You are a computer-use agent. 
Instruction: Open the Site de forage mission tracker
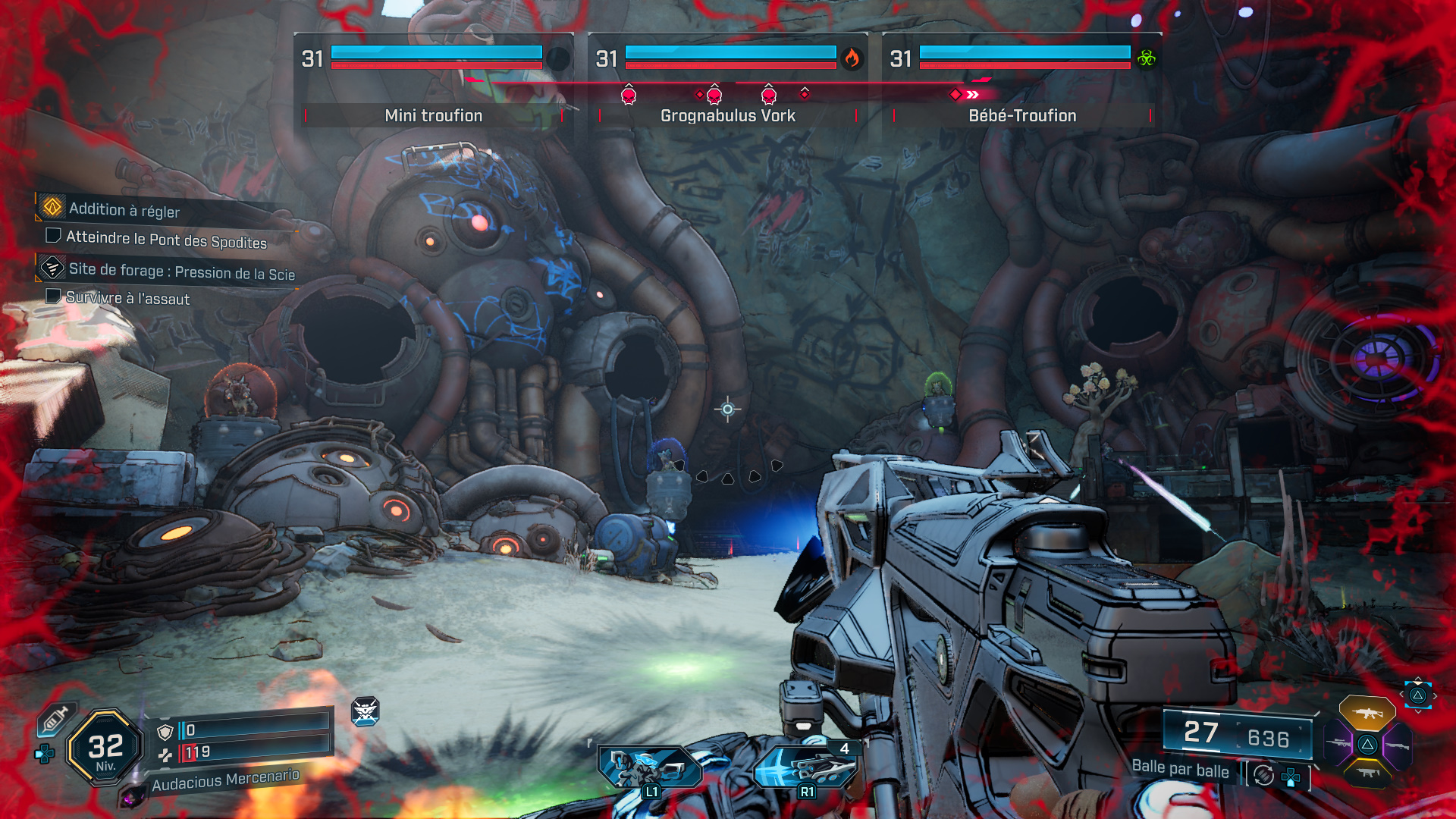[x=181, y=271]
